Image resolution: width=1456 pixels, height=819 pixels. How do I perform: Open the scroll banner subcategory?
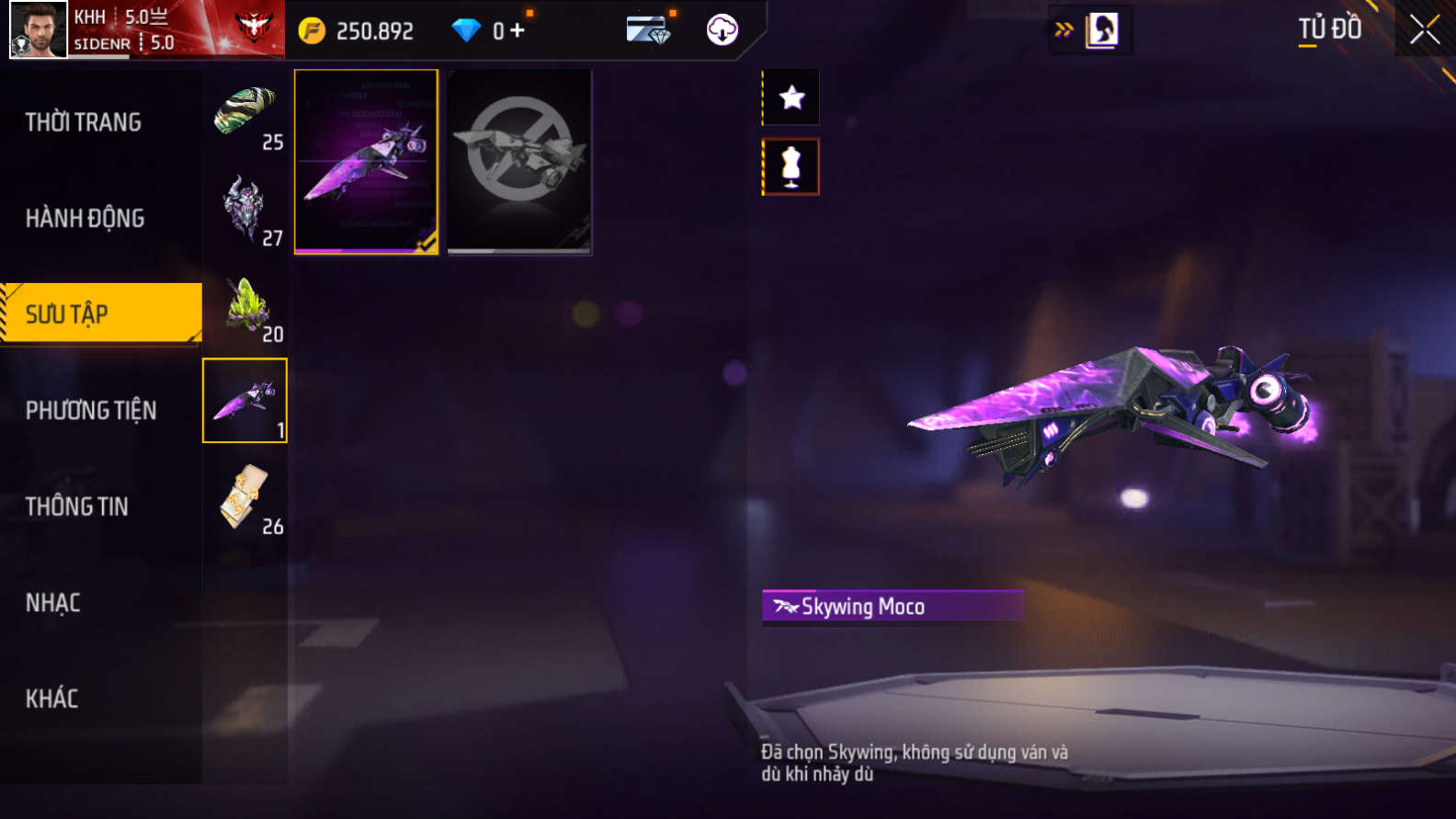point(245,498)
